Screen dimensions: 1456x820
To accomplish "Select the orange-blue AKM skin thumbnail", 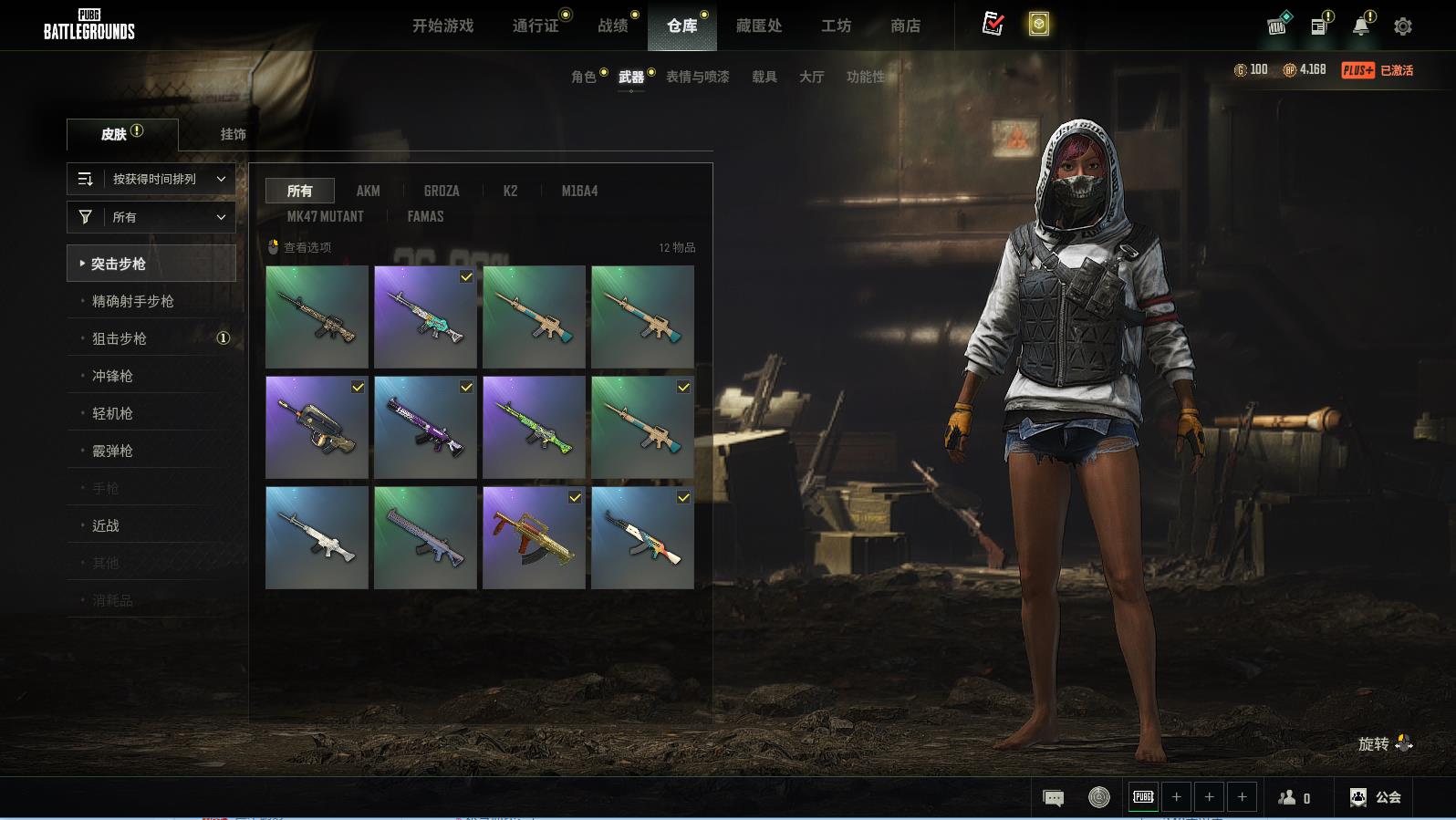I will [x=642, y=537].
